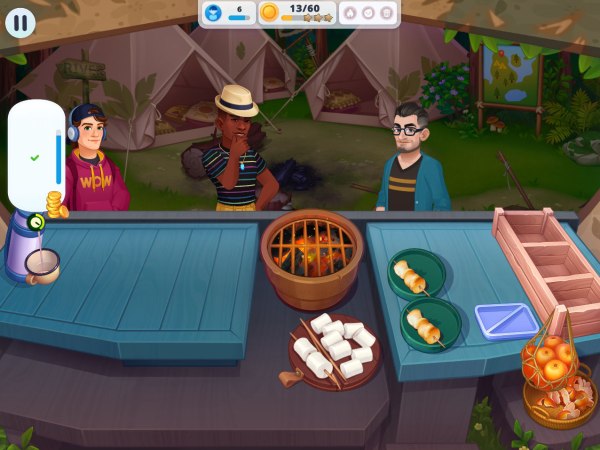This screenshot has width=600, height=450.
Task: Select the round middle booster icon
Action: (x=369, y=13)
